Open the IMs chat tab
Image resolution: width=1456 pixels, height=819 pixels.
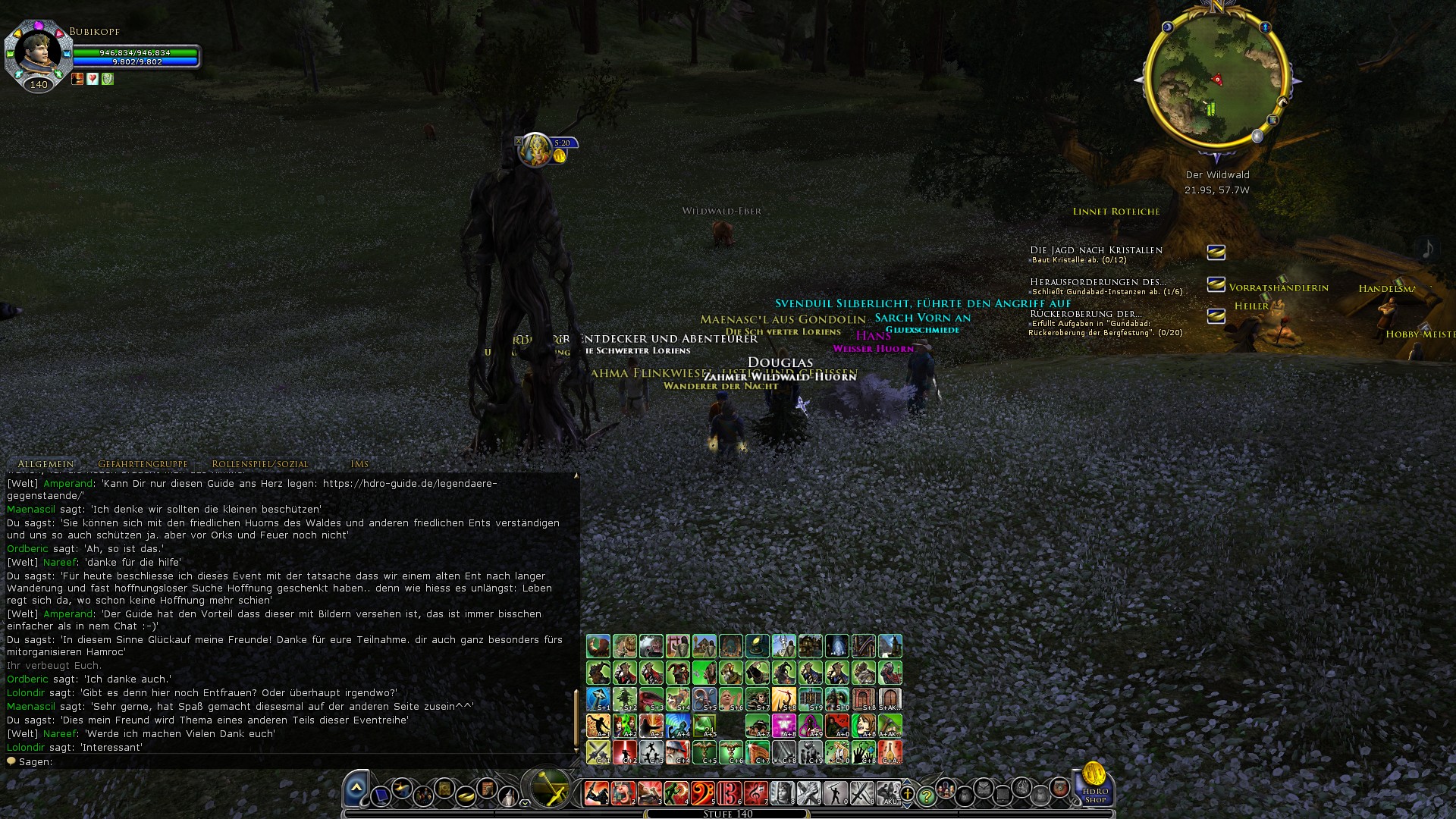pyautogui.click(x=361, y=463)
